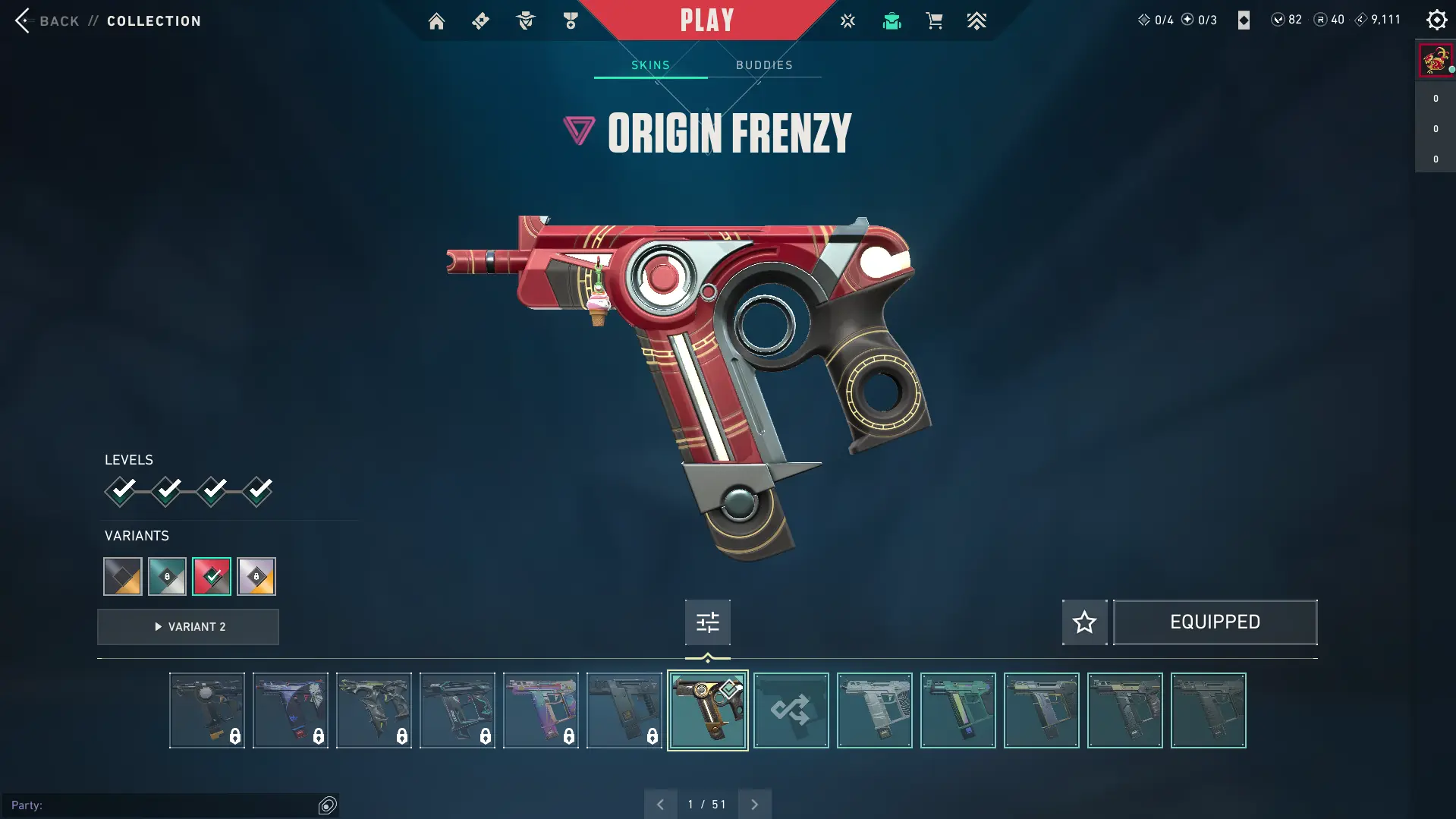Go to the previous skin page

point(660,805)
